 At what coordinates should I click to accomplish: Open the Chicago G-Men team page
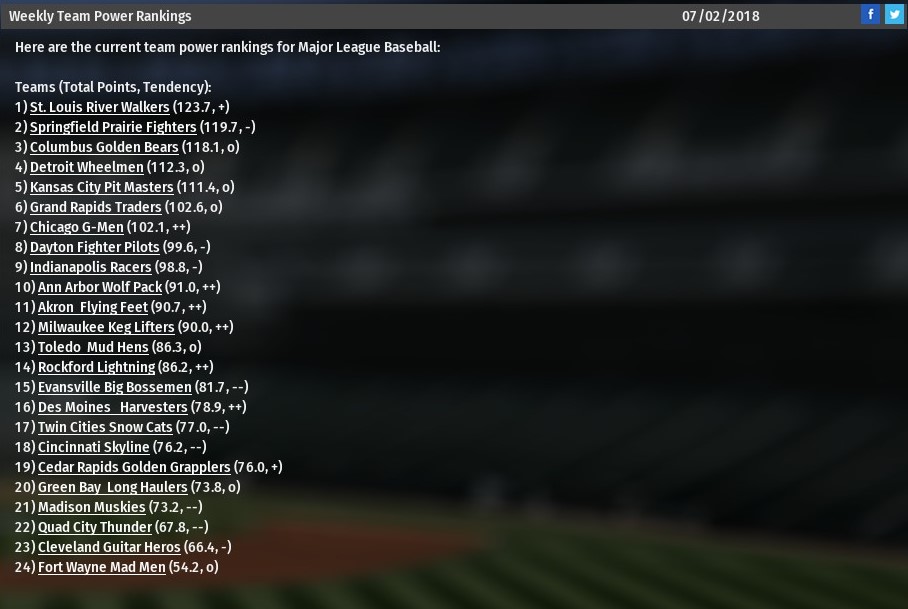pyautogui.click(x=77, y=227)
